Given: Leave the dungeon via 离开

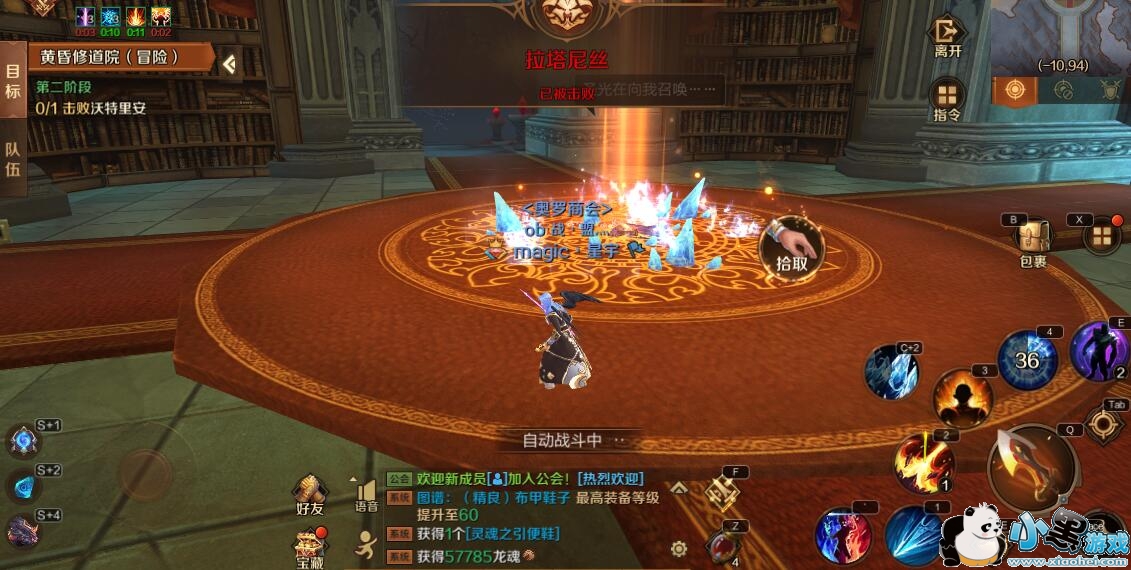Looking at the screenshot, I should [x=947, y=36].
